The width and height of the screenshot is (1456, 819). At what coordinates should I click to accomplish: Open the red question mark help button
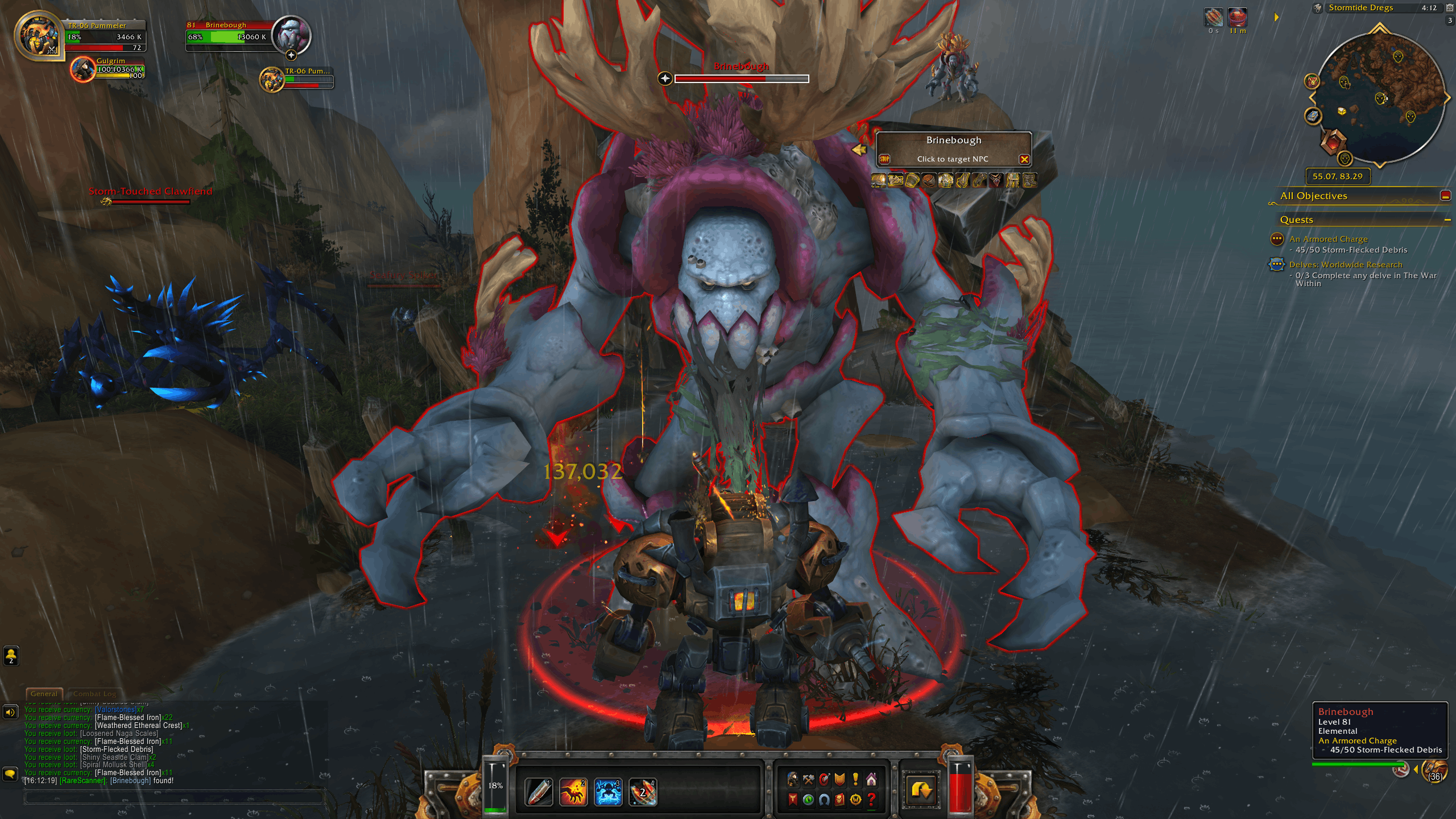(x=871, y=800)
